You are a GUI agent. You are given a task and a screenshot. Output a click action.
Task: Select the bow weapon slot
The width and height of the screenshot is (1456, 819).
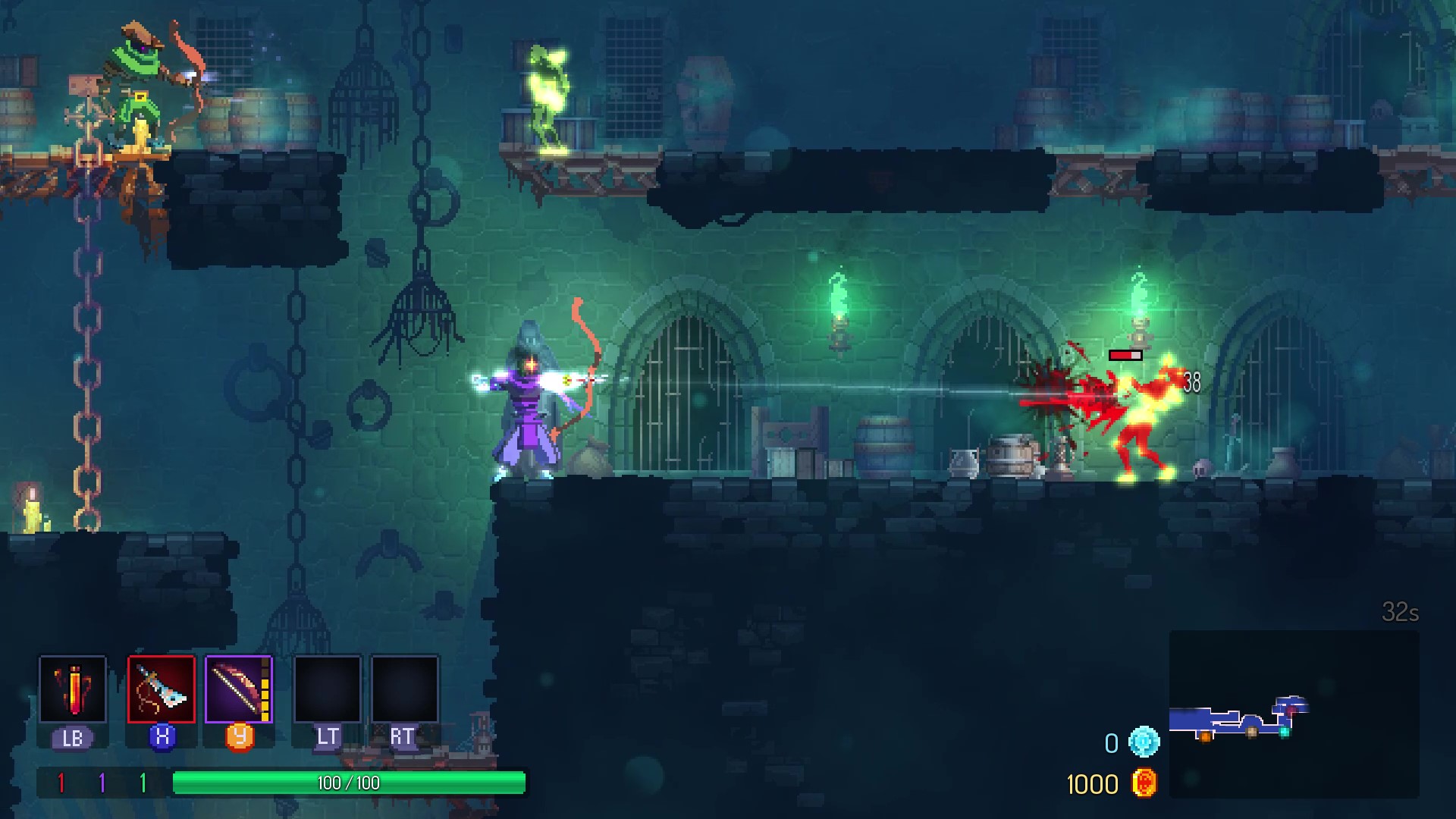[238, 689]
